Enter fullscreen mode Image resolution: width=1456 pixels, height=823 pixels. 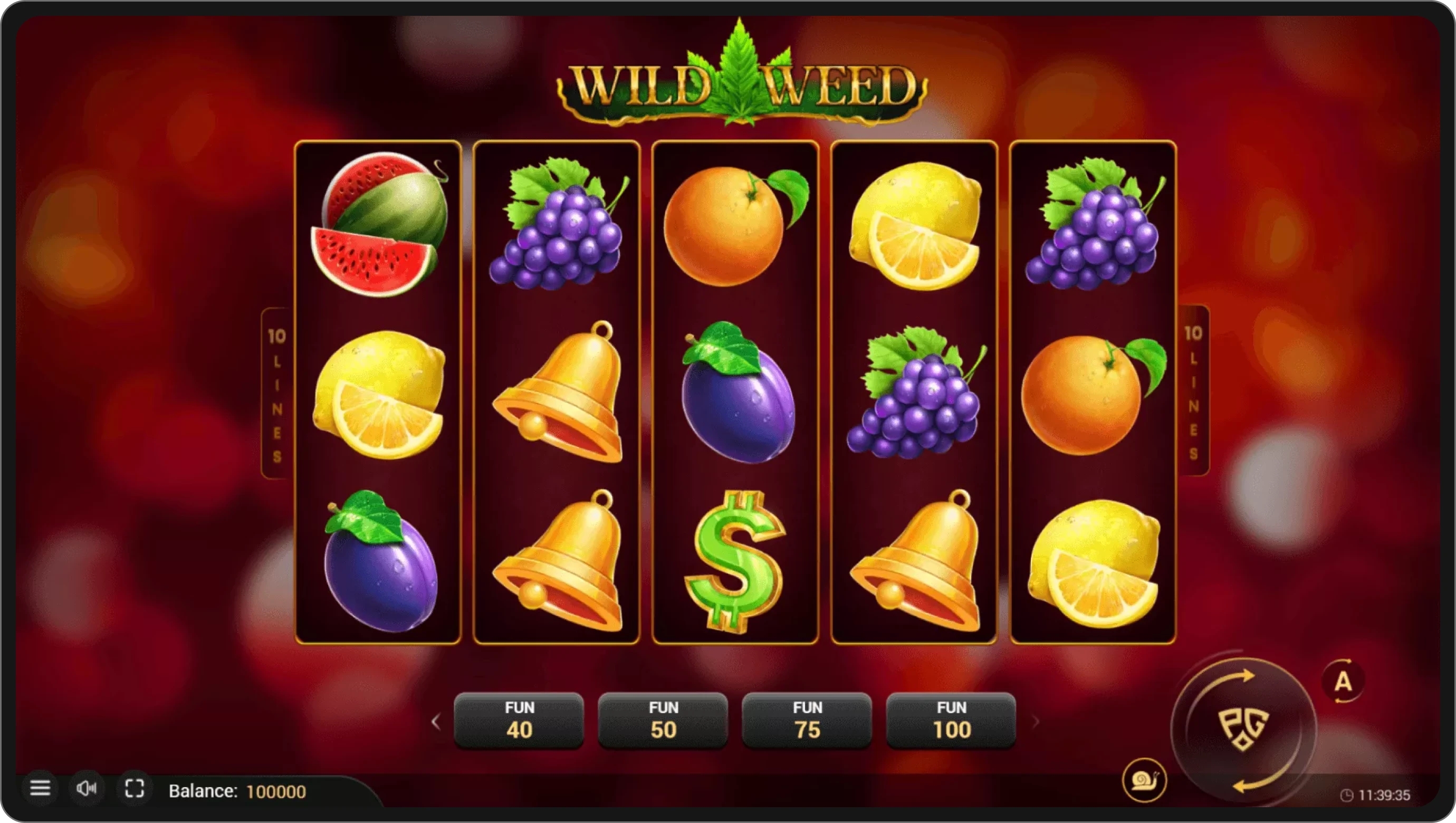click(134, 788)
